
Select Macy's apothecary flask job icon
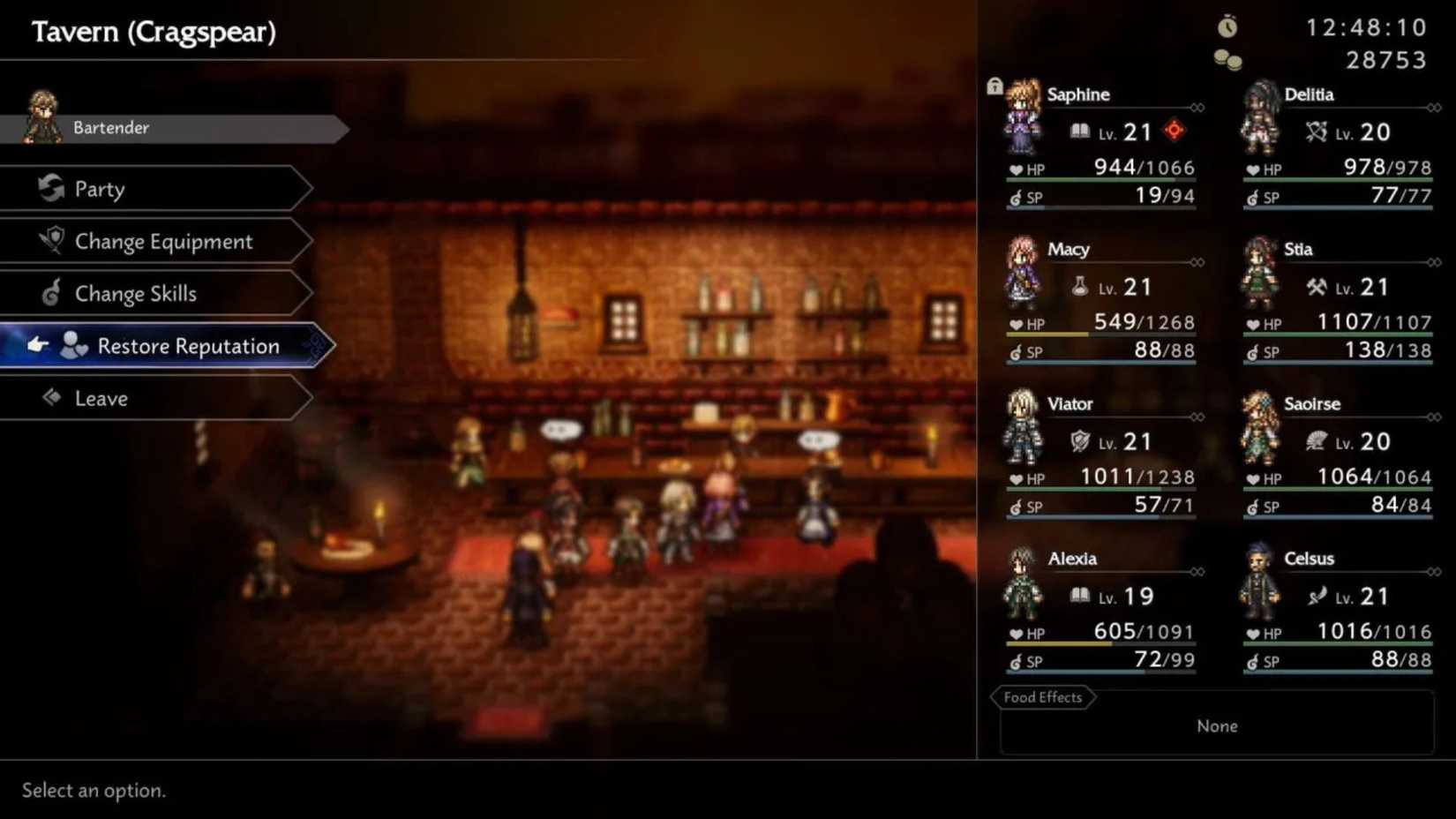pos(1080,286)
